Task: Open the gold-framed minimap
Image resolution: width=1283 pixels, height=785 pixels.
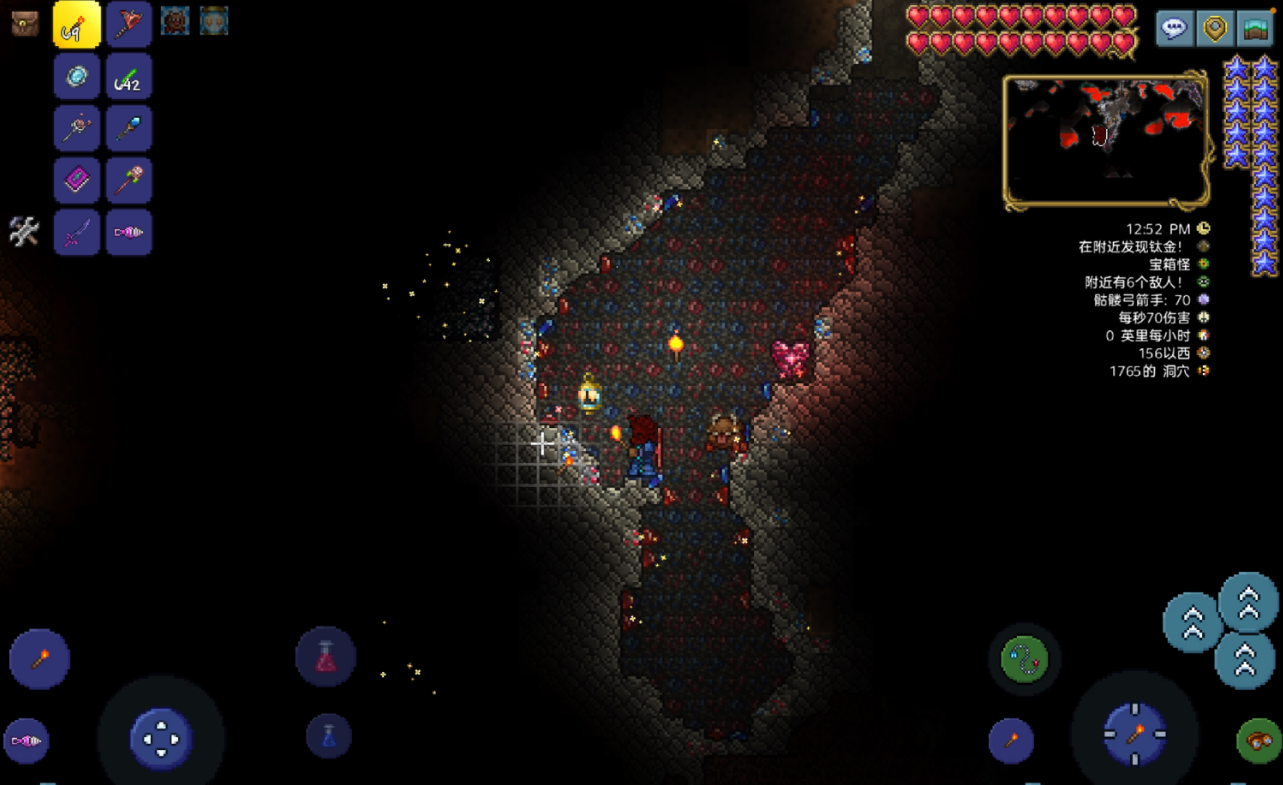Action: tap(1105, 141)
